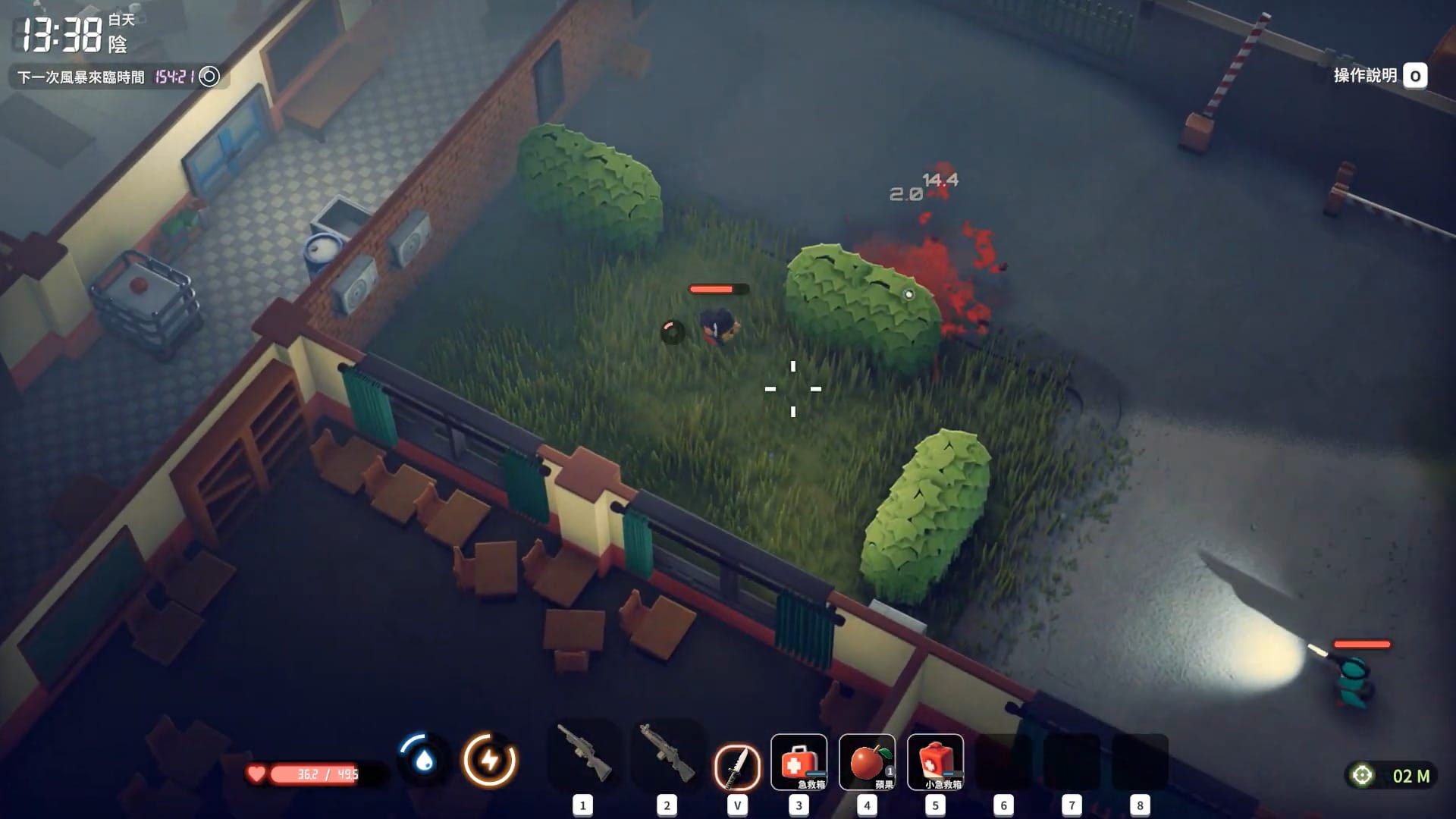Choose the 蘋果 apple slot
The width and height of the screenshot is (1456, 819).
coord(867,762)
